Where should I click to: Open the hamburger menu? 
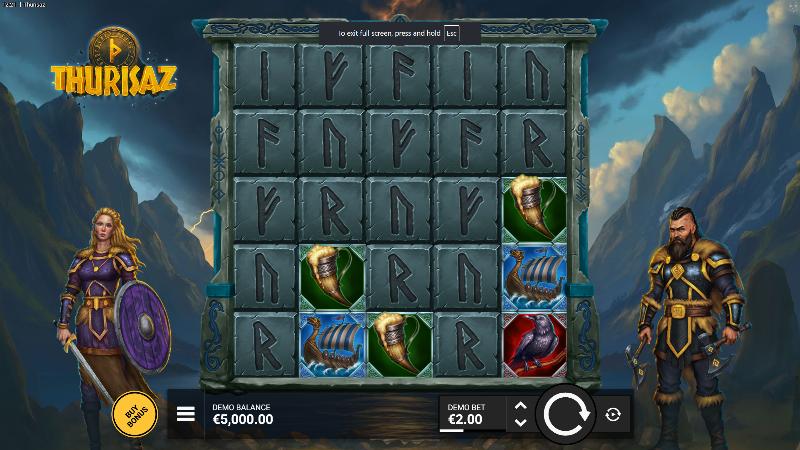(185, 414)
